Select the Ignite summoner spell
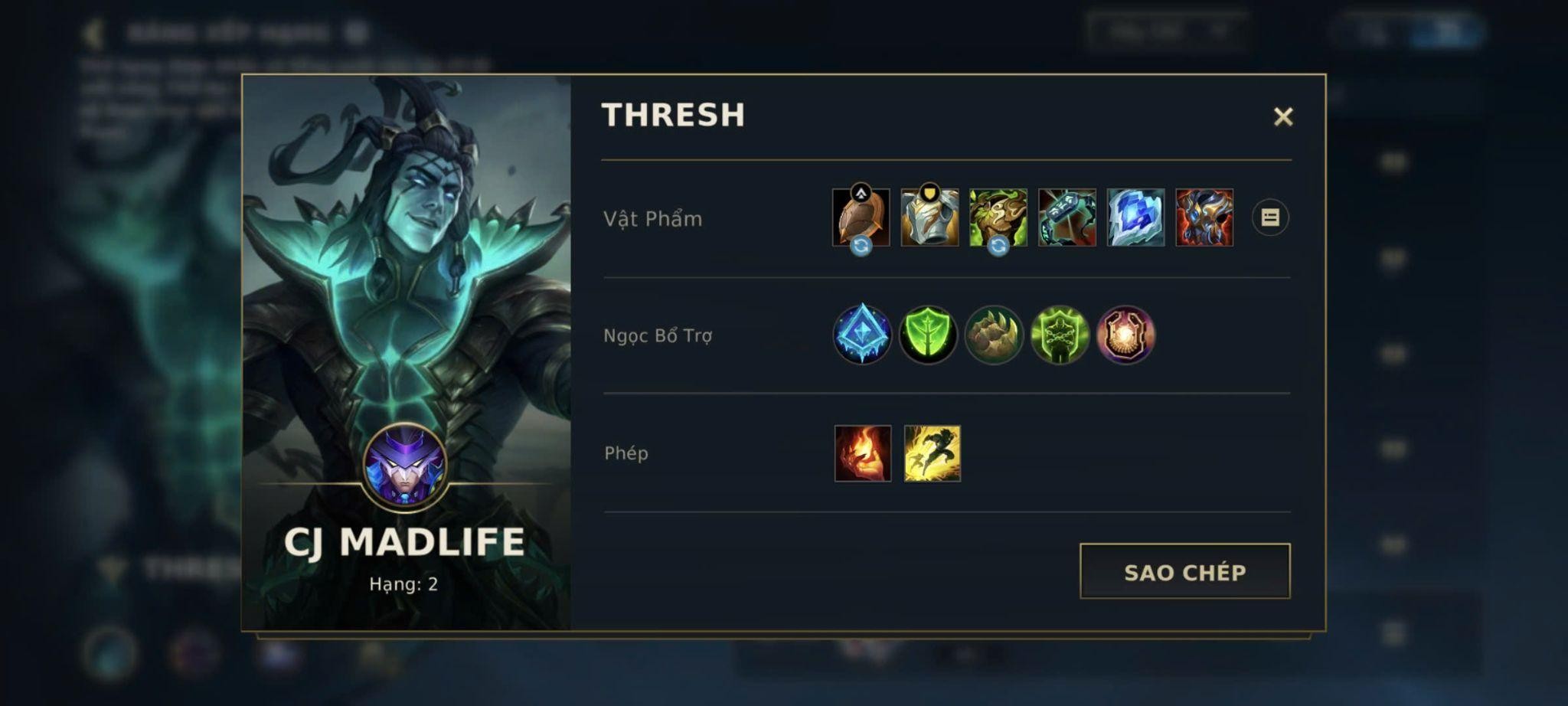 click(x=863, y=453)
